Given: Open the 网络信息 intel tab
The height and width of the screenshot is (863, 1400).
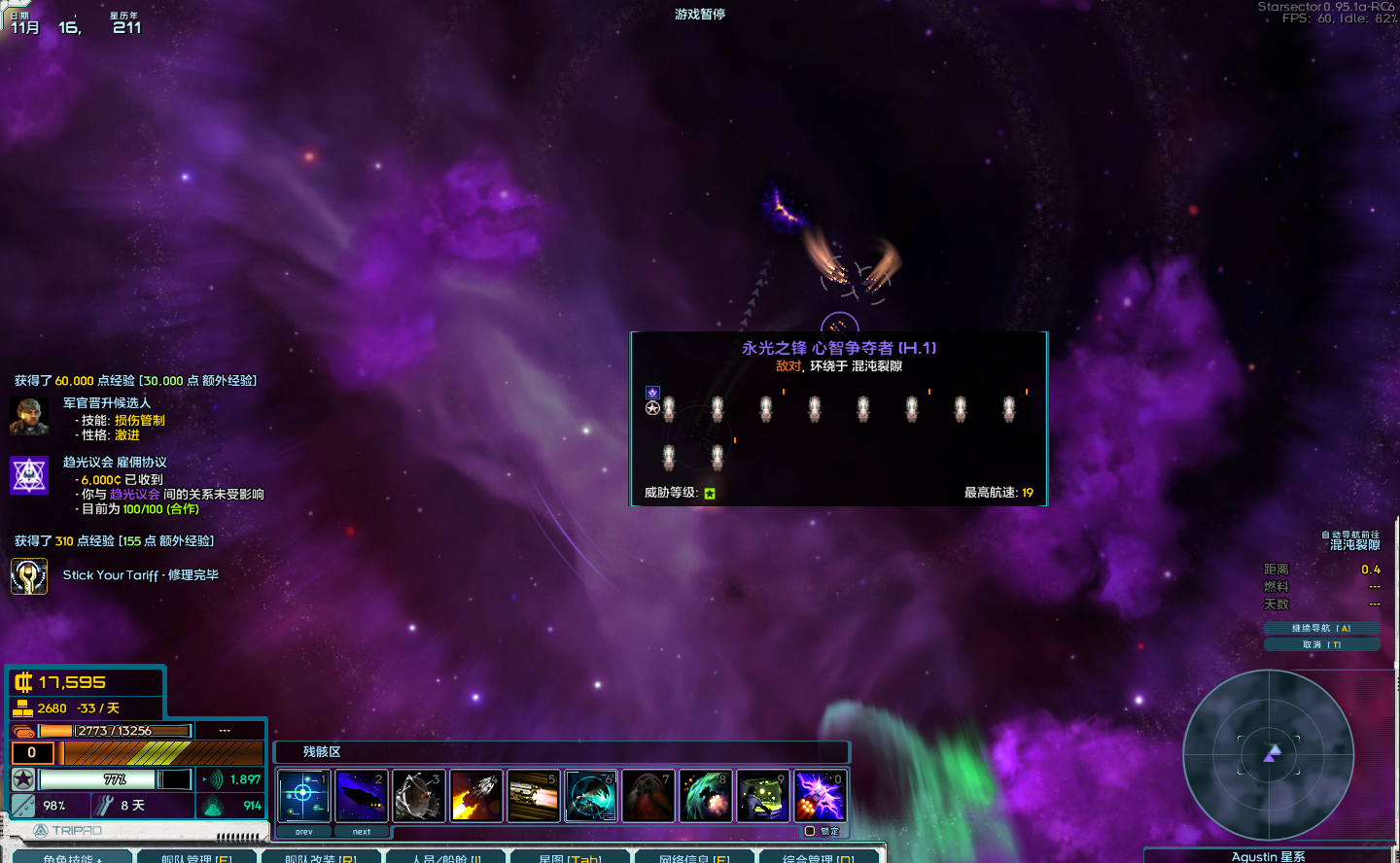Looking at the screenshot, I should click(694, 857).
